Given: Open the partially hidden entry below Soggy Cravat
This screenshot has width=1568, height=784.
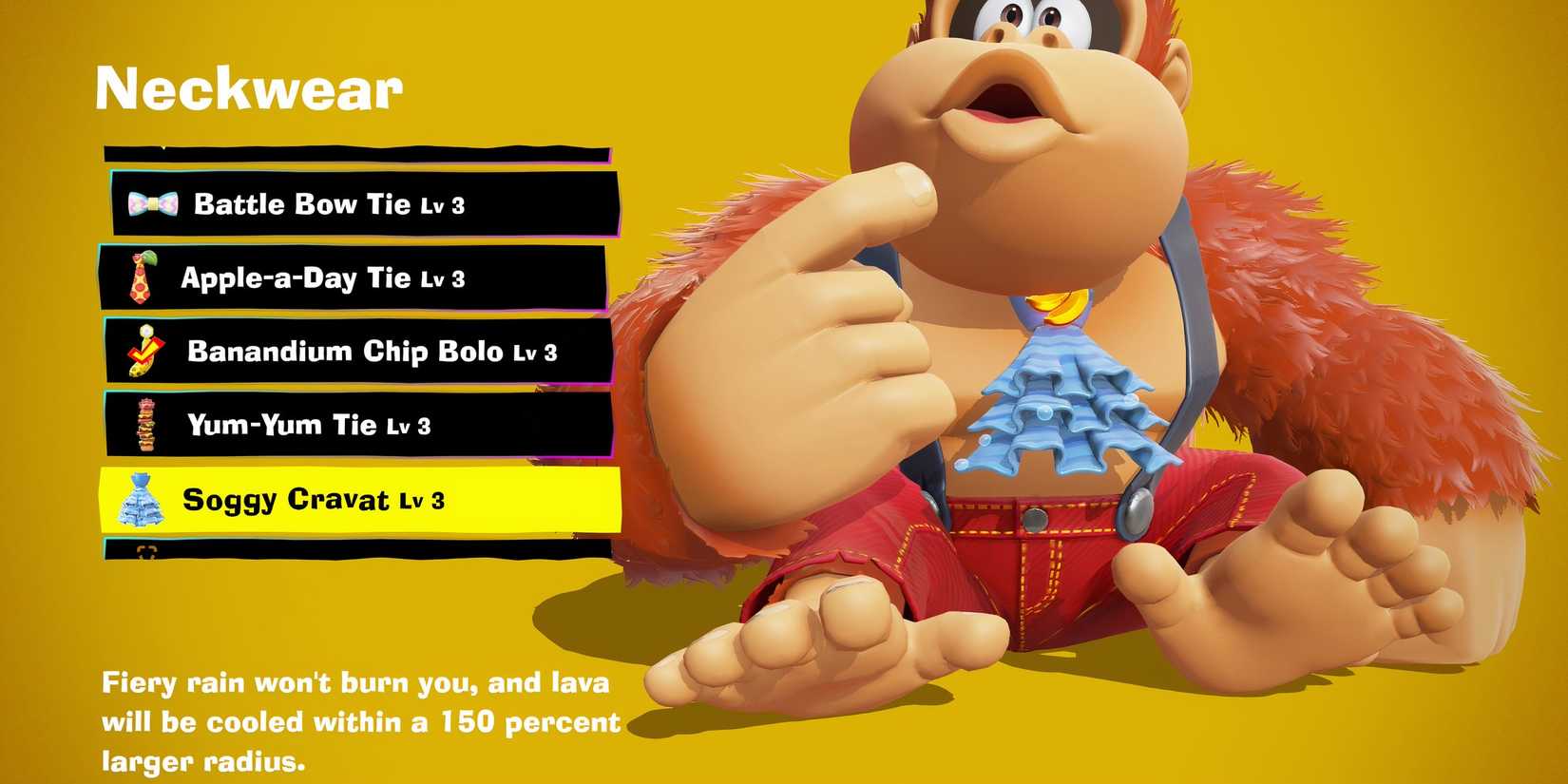Looking at the screenshot, I should coord(352,549).
